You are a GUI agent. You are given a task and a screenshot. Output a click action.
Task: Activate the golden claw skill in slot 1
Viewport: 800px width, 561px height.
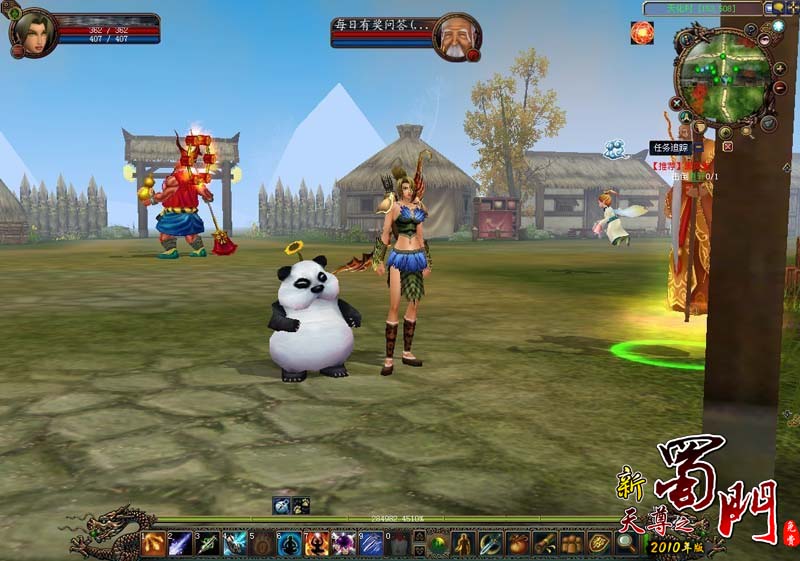pyautogui.click(x=153, y=543)
